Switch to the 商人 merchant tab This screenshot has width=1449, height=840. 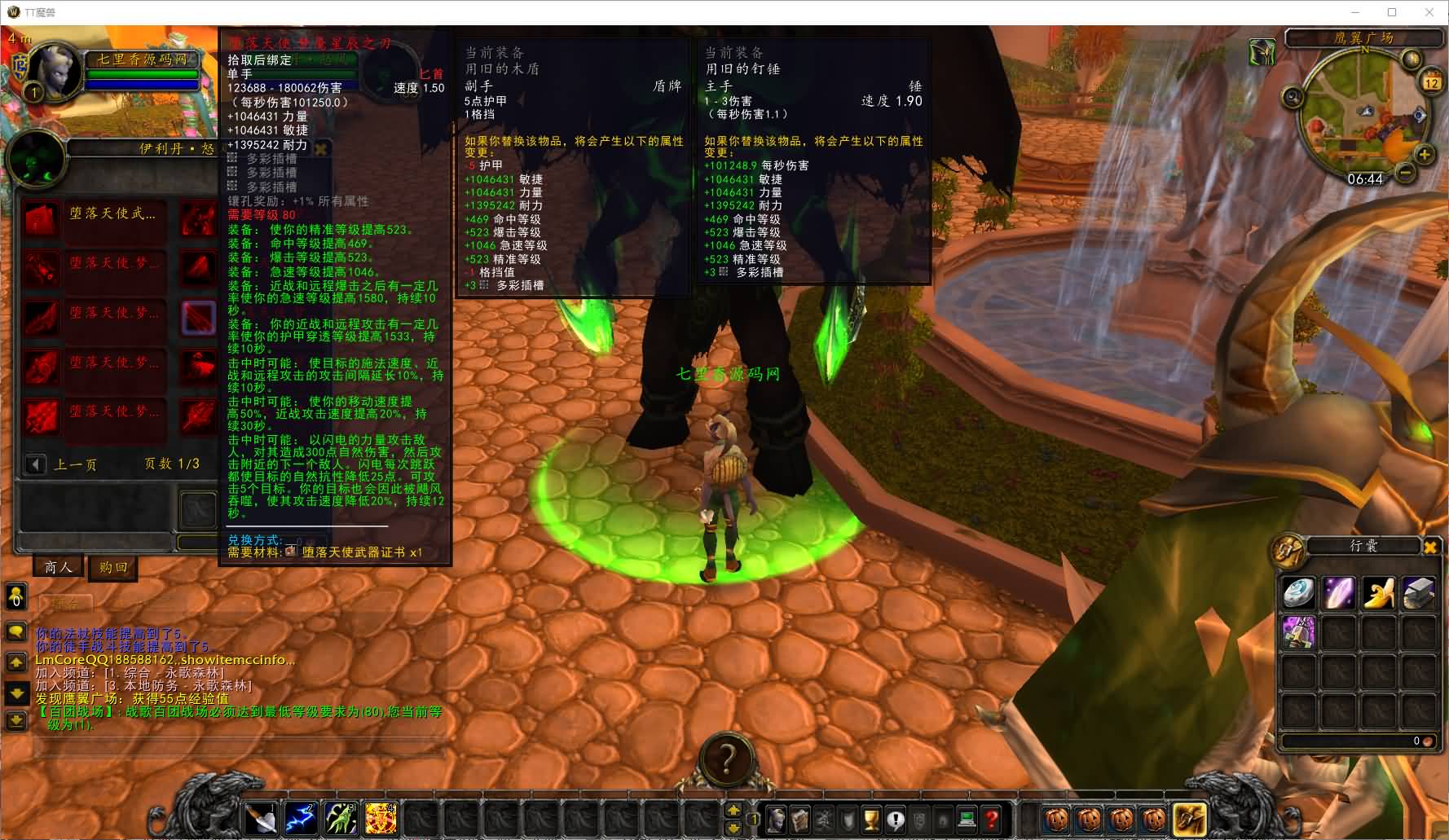[58, 567]
